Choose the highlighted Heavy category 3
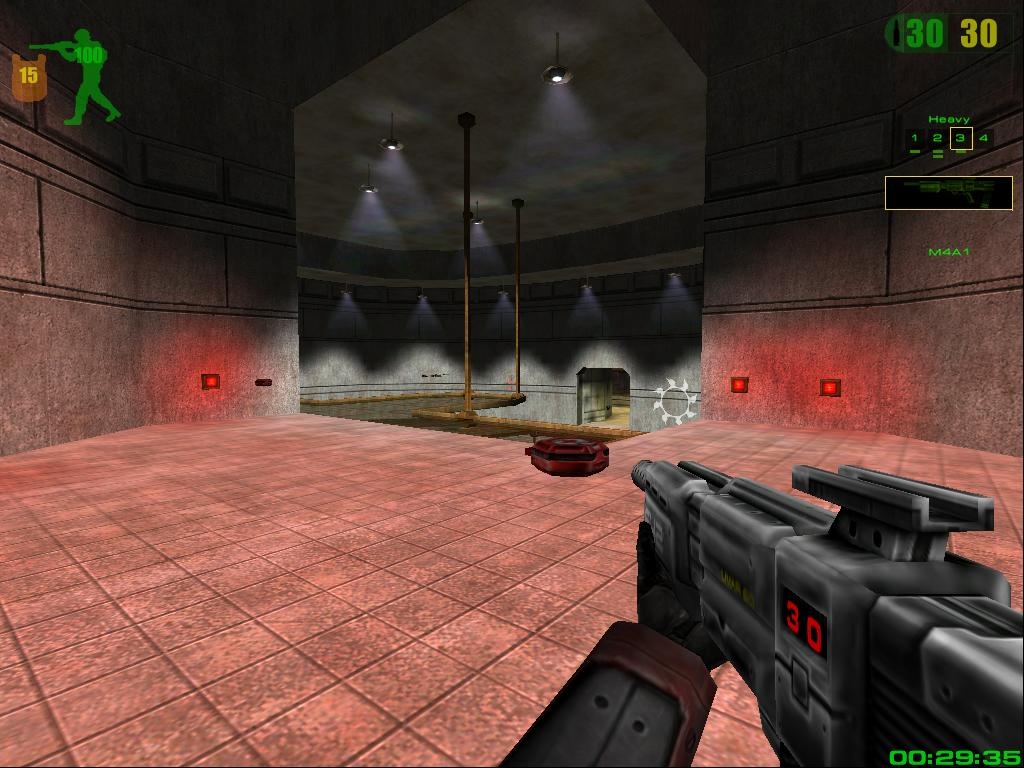 pyautogui.click(x=961, y=138)
